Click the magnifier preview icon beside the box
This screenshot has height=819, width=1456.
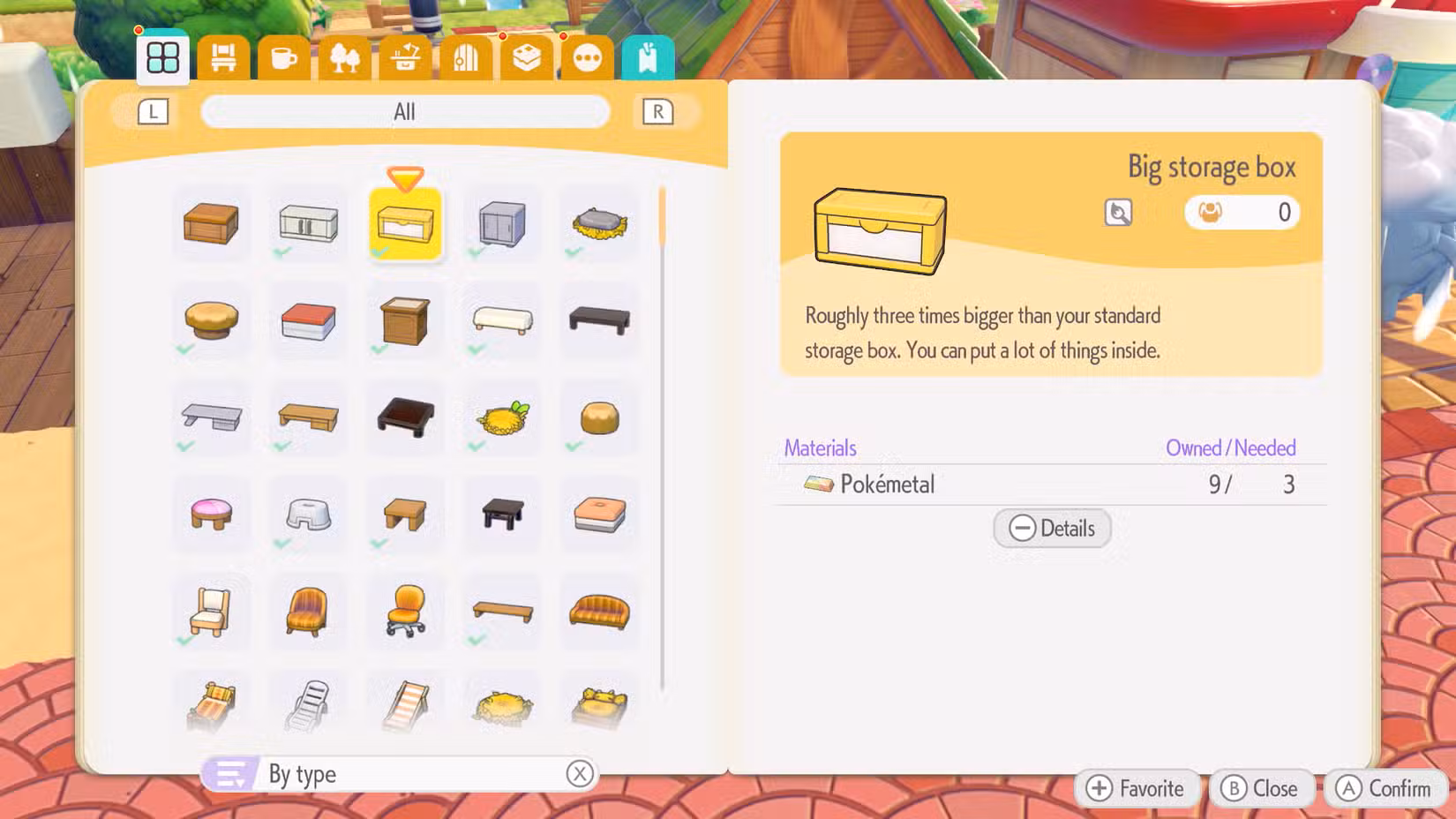pos(1117,213)
